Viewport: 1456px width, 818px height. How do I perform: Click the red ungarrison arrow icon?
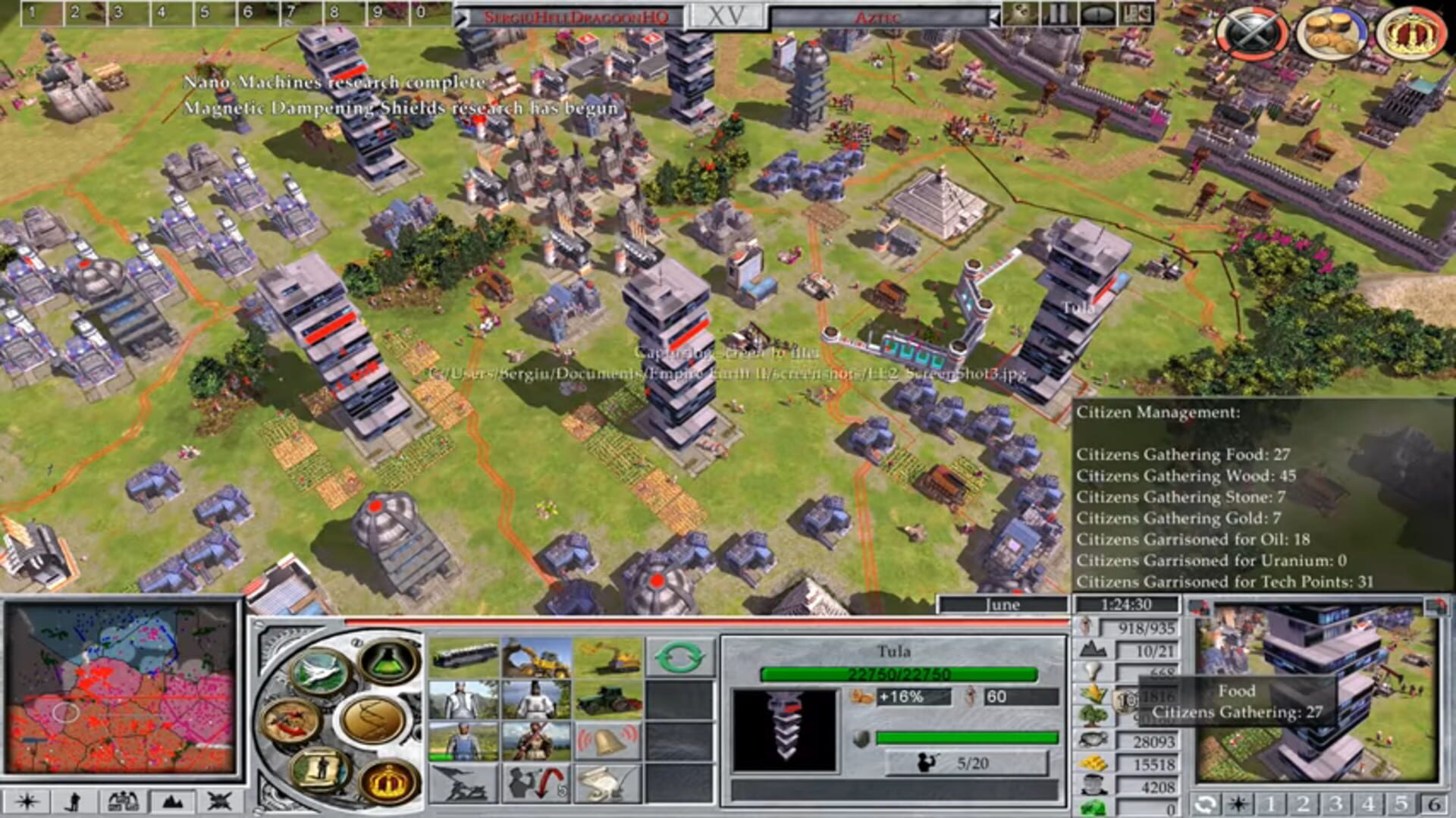[x=535, y=783]
